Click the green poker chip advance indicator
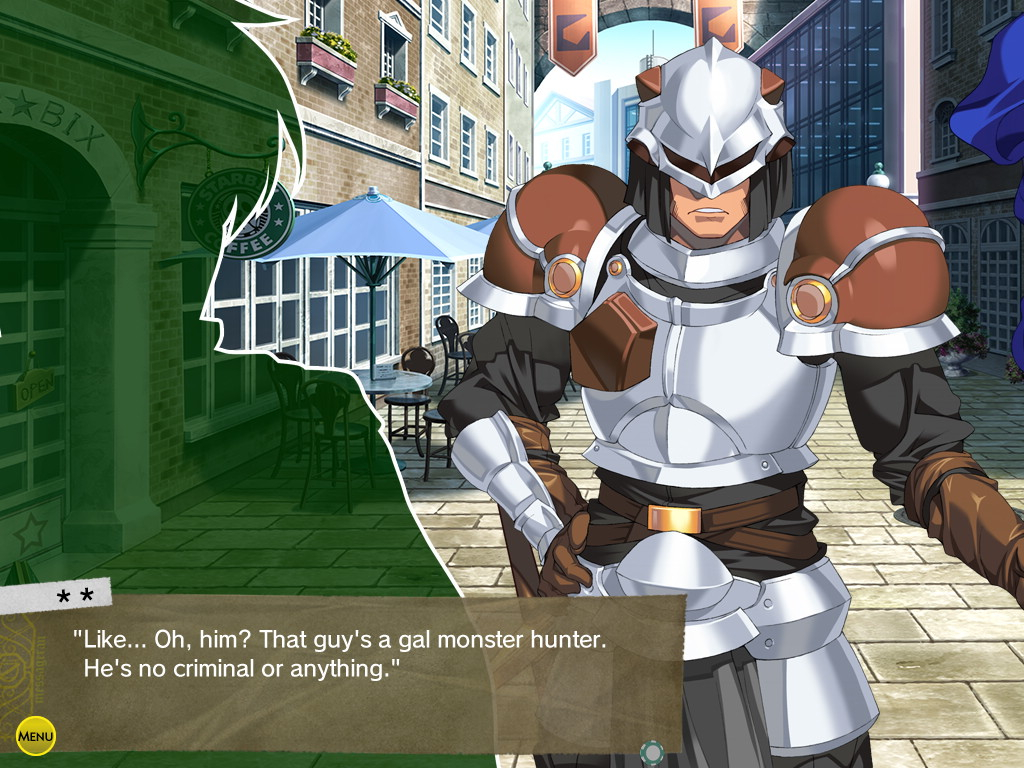This screenshot has width=1024, height=768. 652,751
